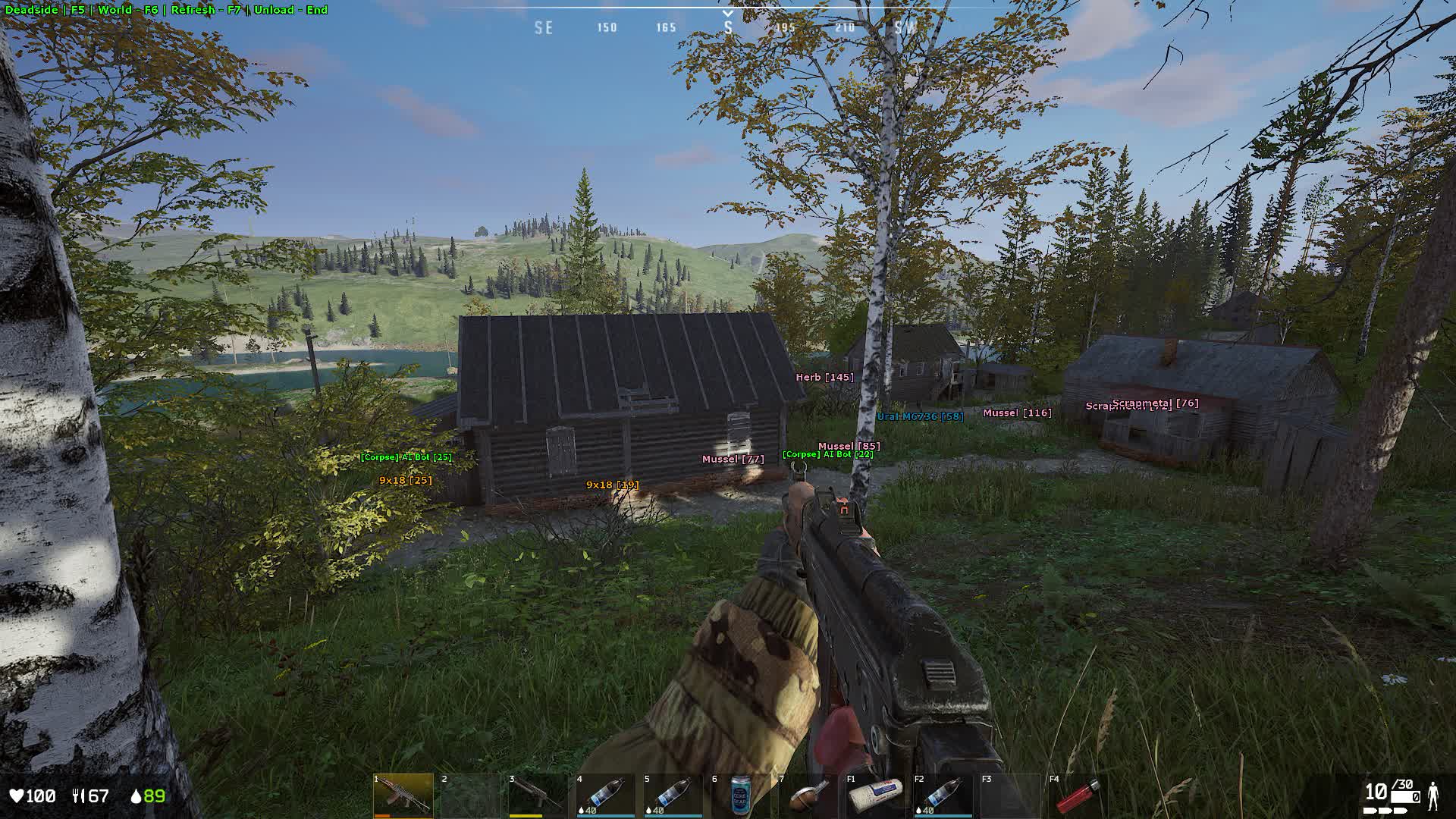Select the soda can in slot 6
Viewport: 1456px width, 819px height.
(x=741, y=795)
